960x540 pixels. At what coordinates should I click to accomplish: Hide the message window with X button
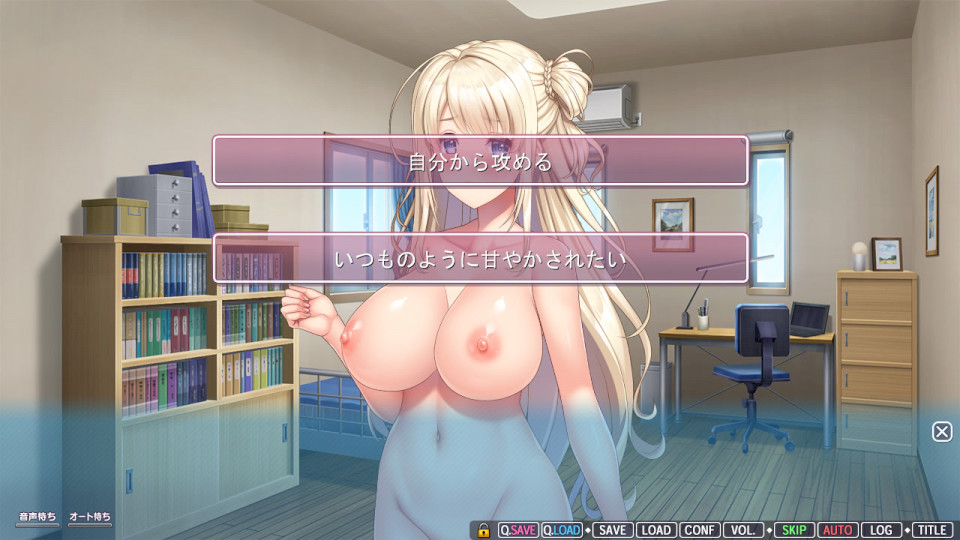click(941, 431)
